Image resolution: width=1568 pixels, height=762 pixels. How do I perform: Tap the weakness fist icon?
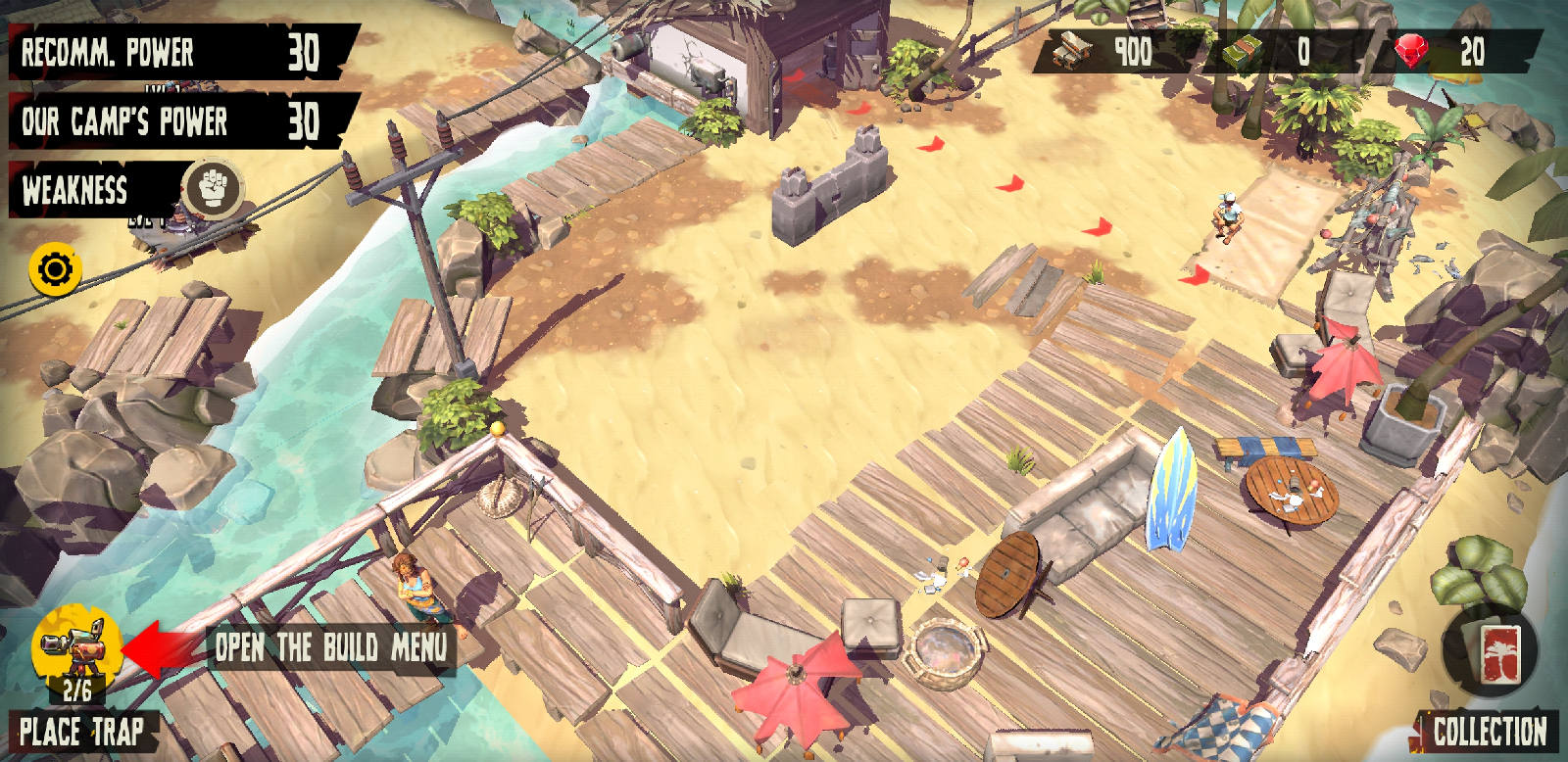click(212, 187)
